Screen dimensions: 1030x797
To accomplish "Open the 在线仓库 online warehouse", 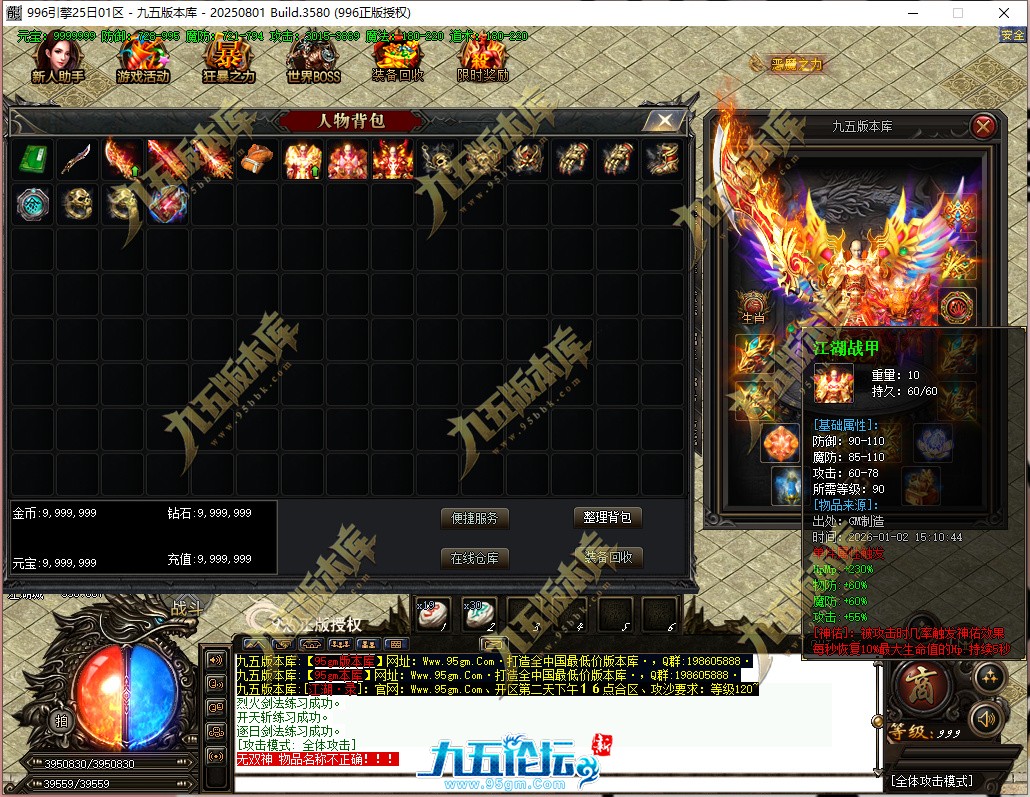I will pos(475,558).
